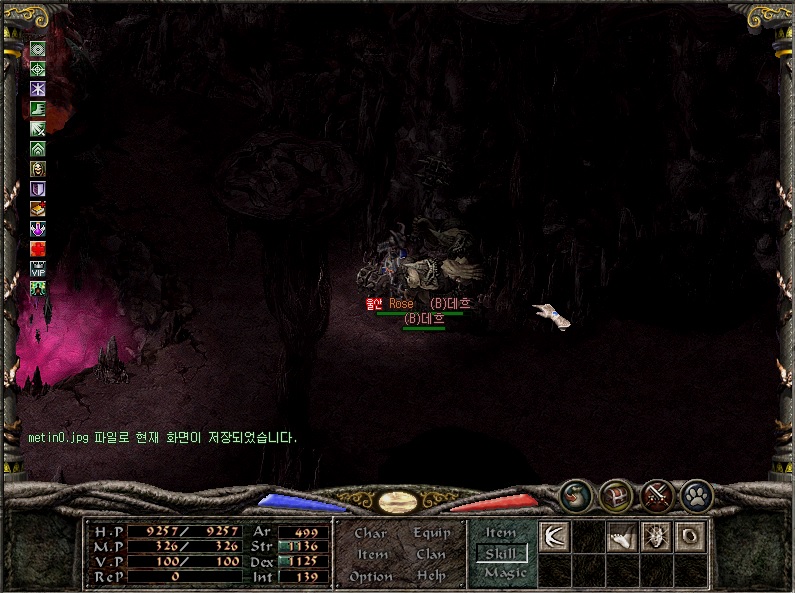
Task: Click the VIP status icon
Action: tap(38, 268)
